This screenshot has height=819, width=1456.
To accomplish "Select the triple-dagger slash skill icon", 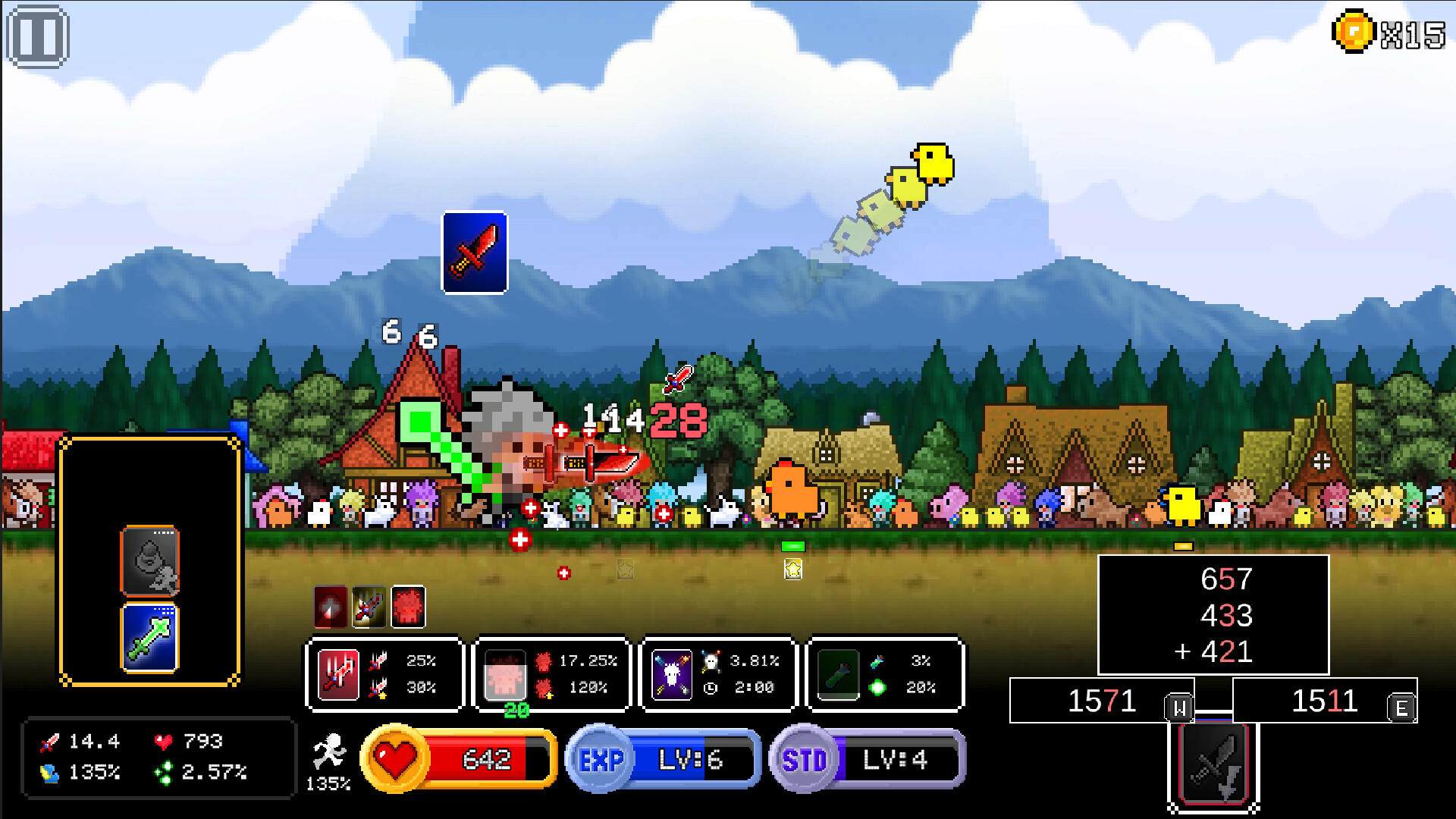I will 339,676.
